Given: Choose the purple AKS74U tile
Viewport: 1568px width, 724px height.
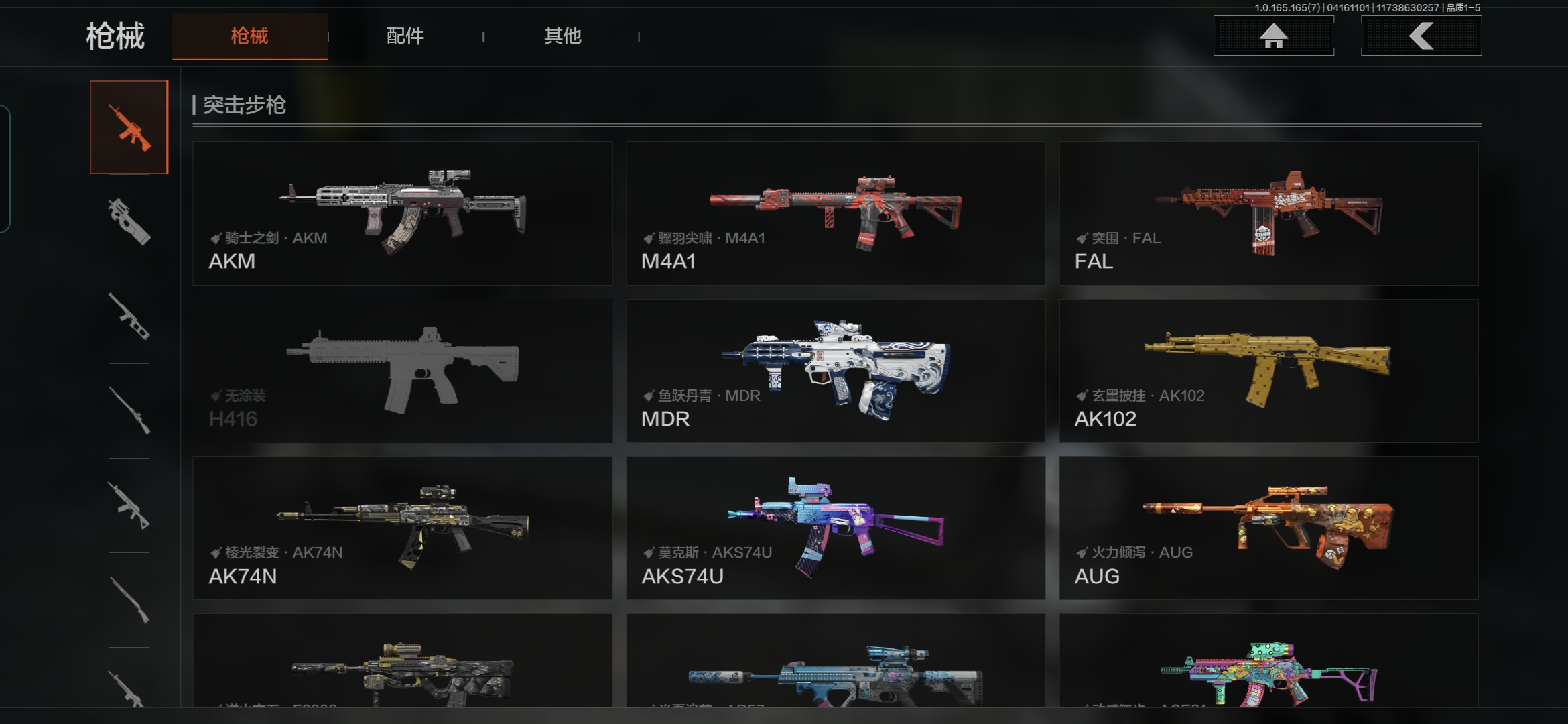Looking at the screenshot, I should [836, 528].
